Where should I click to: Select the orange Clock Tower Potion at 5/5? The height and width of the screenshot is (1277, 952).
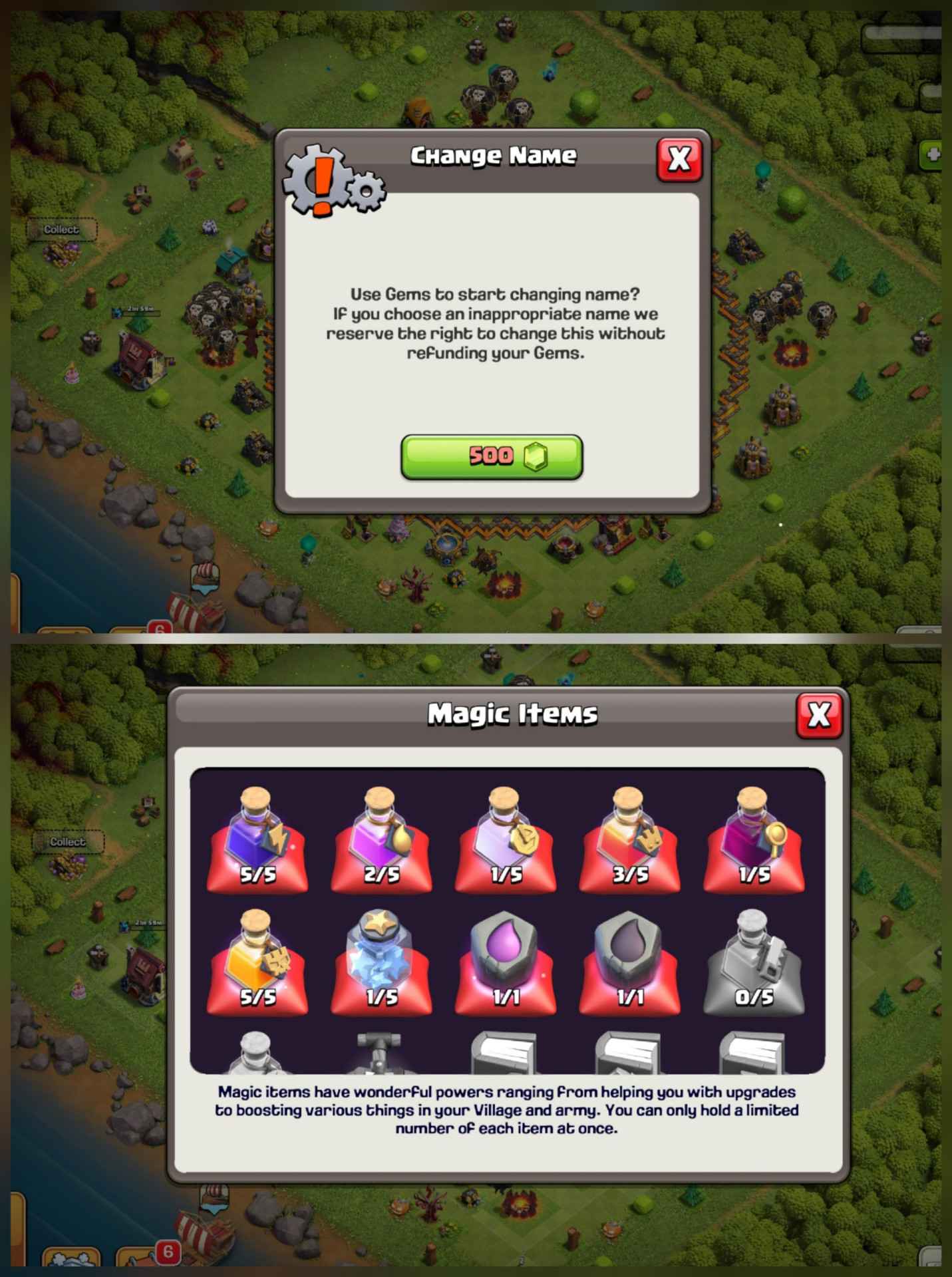pos(256,961)
